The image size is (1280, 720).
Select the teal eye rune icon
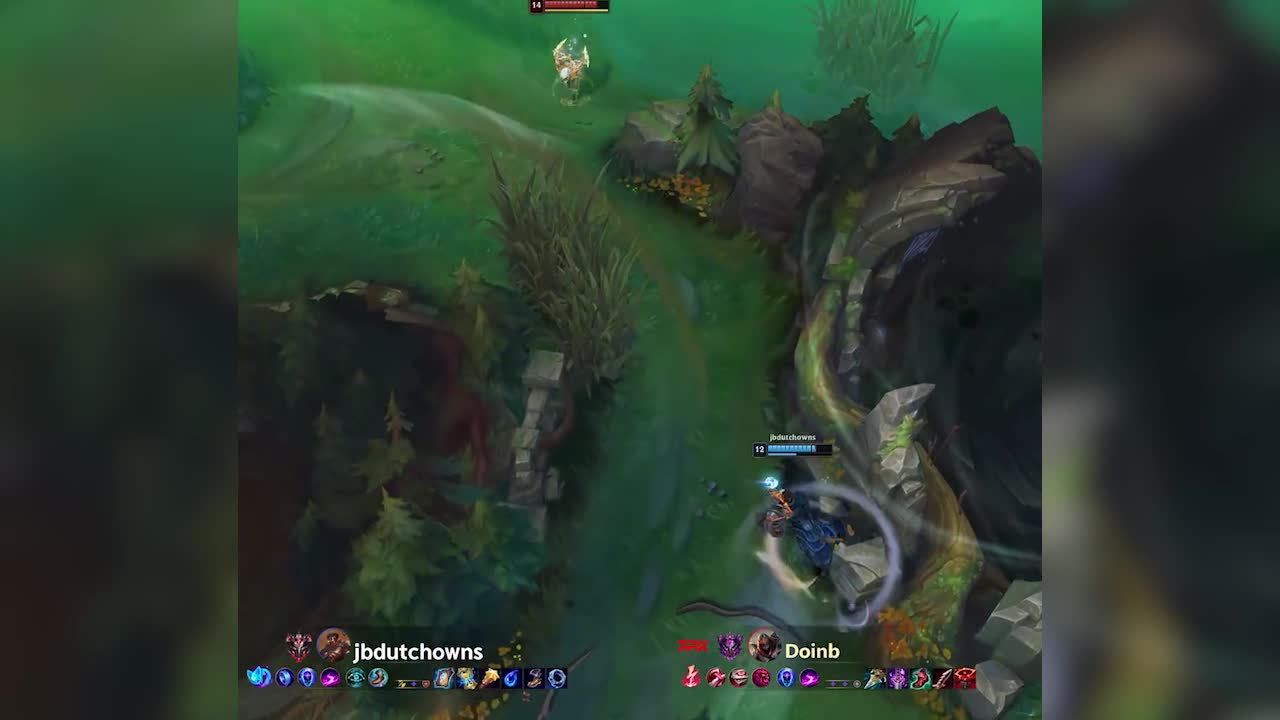(x=355, y=678)
